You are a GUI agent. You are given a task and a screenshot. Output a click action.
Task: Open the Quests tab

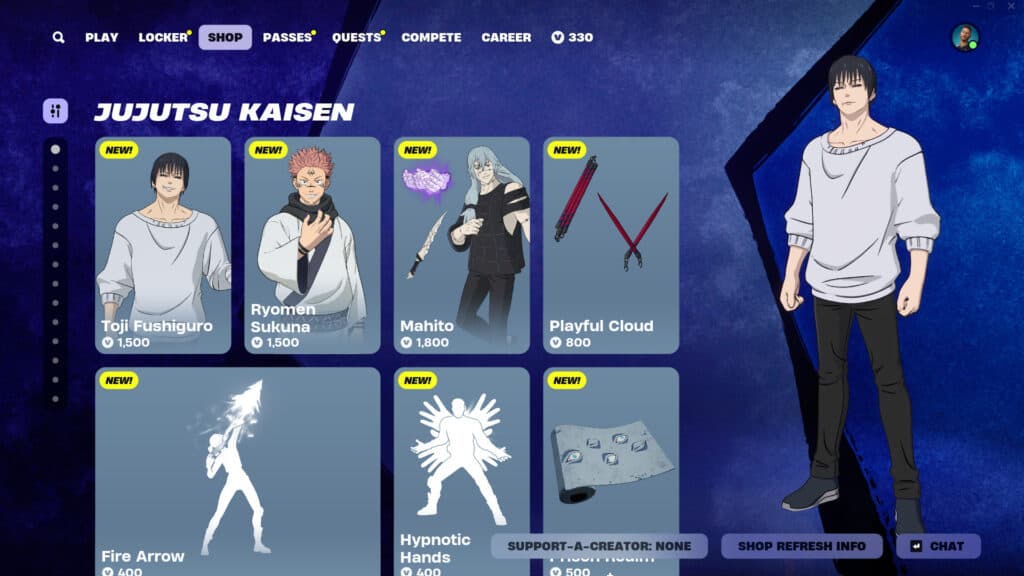pos(356,37)
